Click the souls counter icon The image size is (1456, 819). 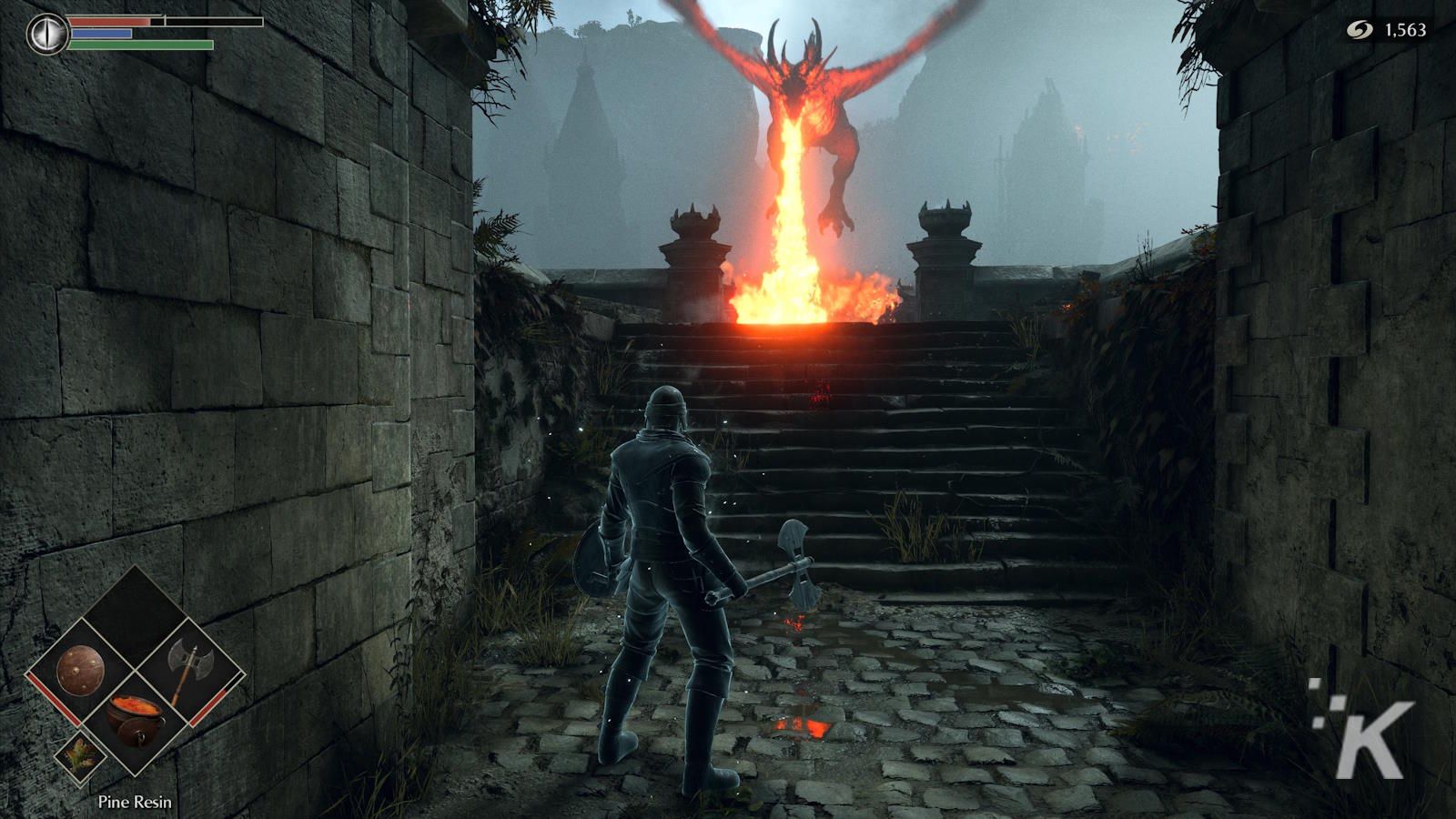1360,30
